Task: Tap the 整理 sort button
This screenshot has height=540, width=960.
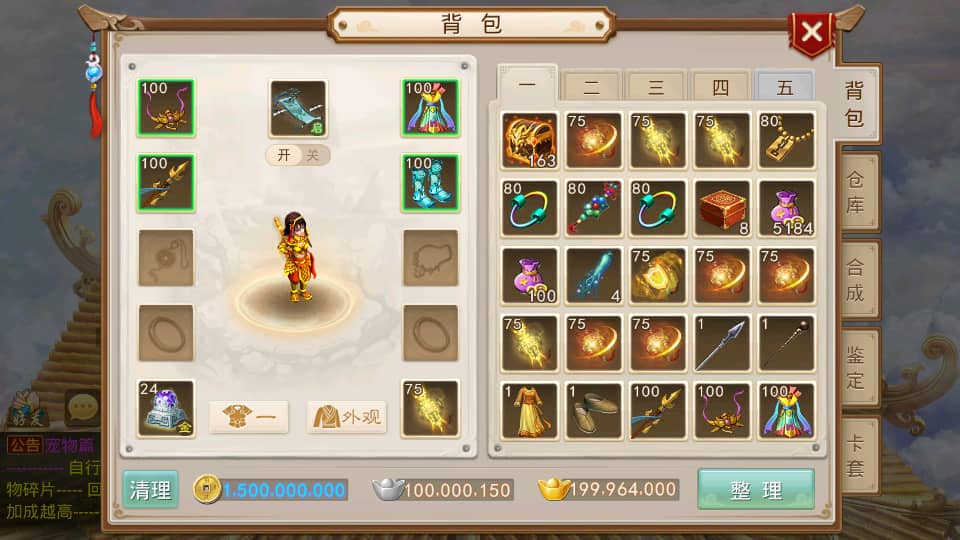Action: (x=756, y=490)
